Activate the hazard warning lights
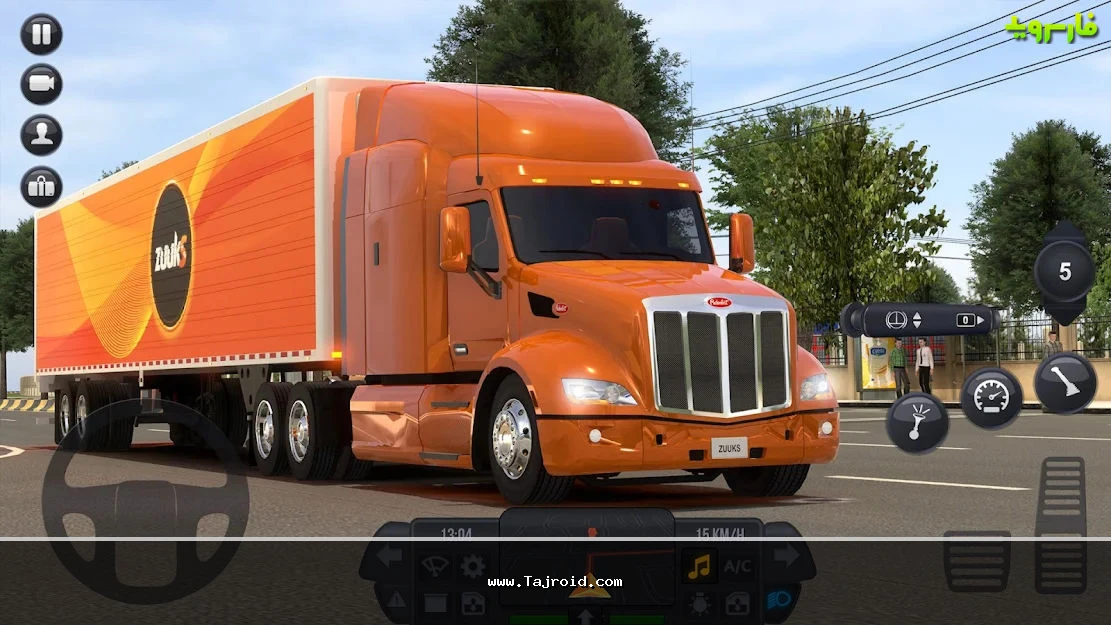1111x625 pixels. click(x=396, y=599)
